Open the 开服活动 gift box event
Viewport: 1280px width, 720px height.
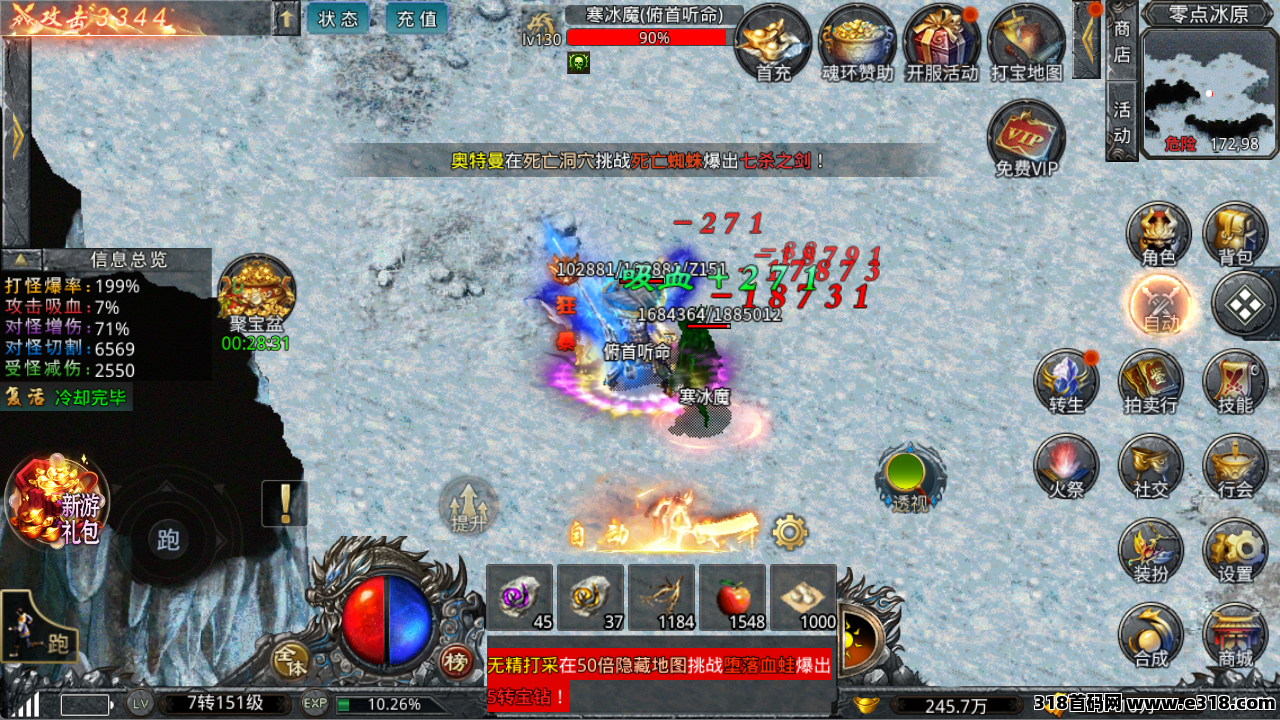942,40
